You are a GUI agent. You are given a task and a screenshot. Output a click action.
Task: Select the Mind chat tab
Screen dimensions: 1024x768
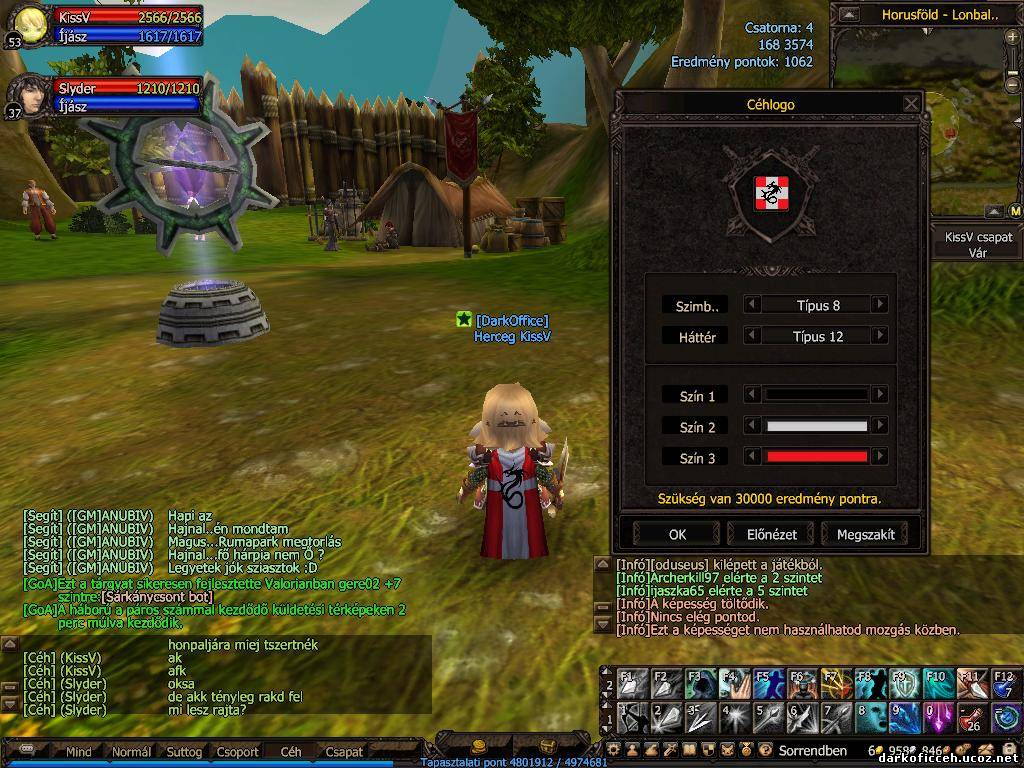click(78, 752)
